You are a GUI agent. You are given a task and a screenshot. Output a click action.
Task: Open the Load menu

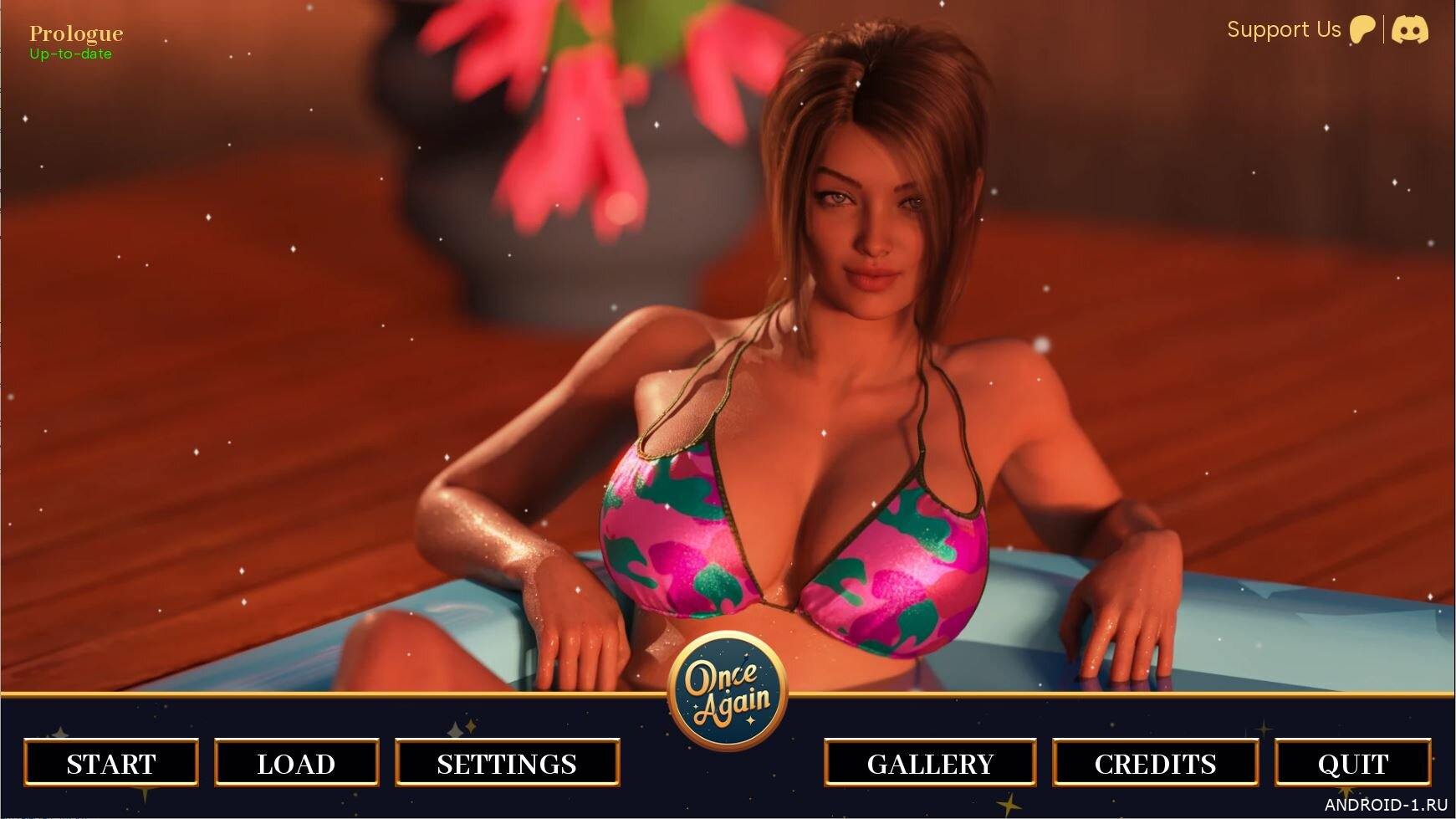coord(296,763)
